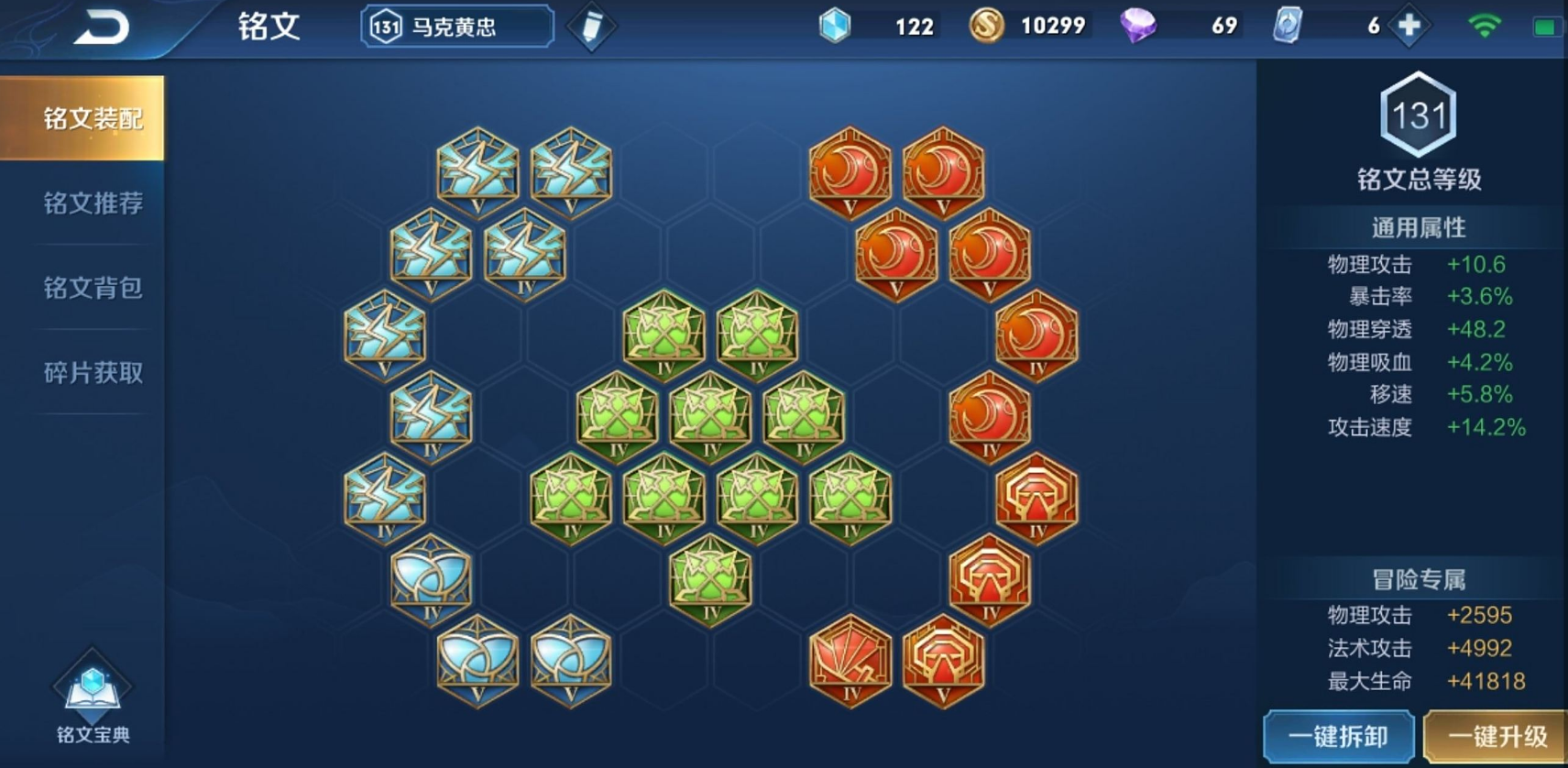The height and width of the screenshot is (768, 1568).
Task: Open the 马克黄忠 rune page selector
Action: (457, 27)
